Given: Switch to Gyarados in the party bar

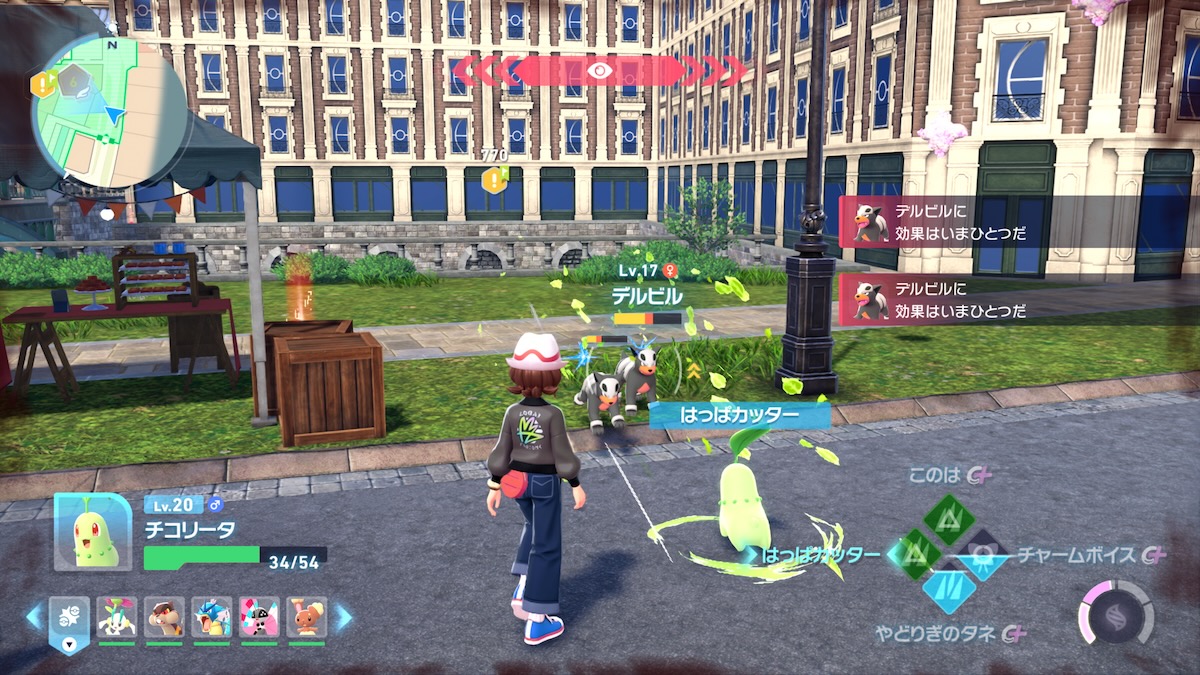Looking at the screenshot, I should click(x=212, y=617).
